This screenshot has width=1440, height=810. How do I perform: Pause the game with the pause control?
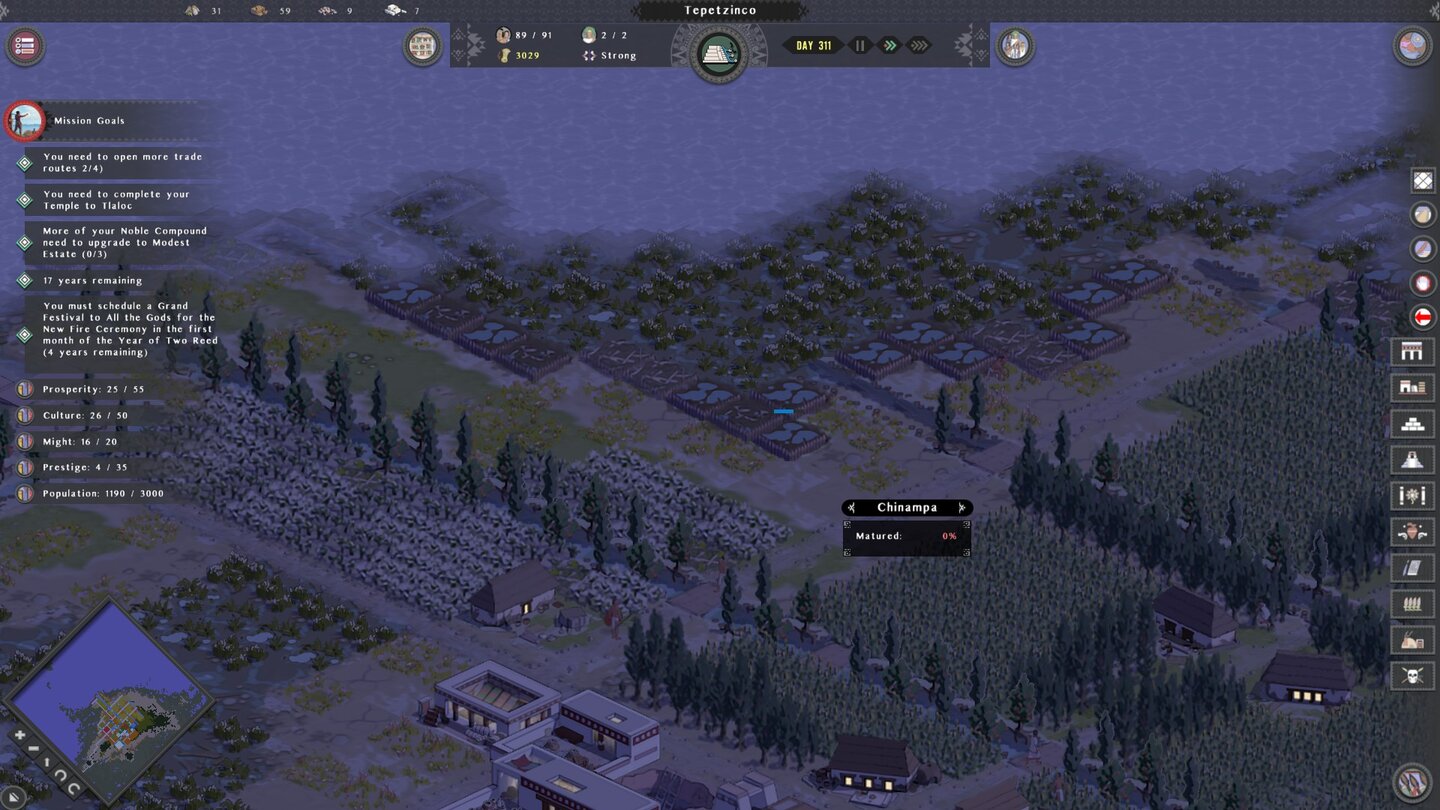pos(858,44)
